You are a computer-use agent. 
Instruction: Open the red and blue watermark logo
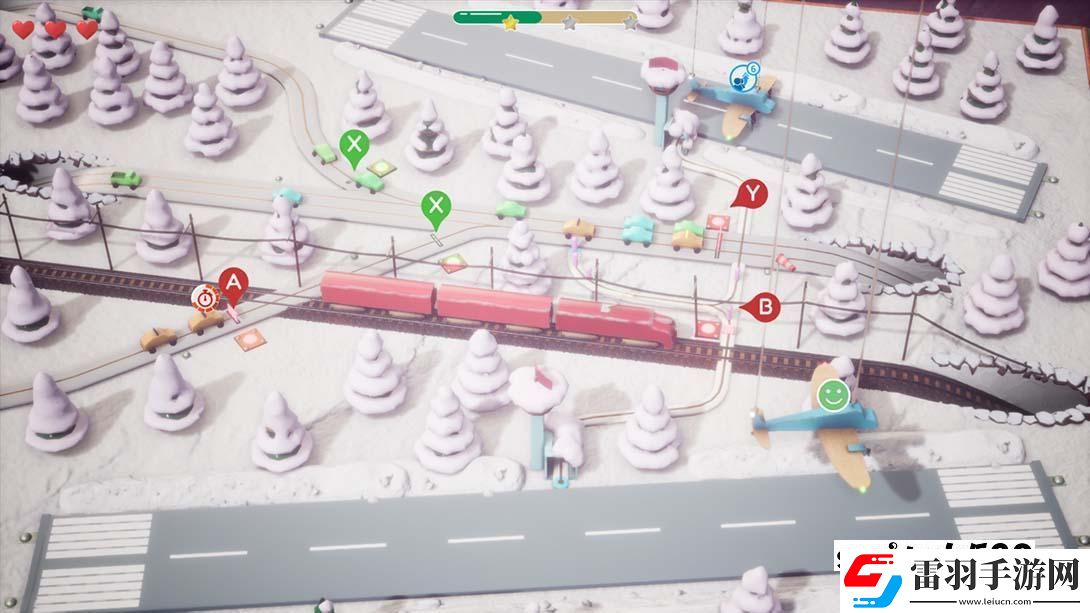pyautogui.click(x=864, y=579)
